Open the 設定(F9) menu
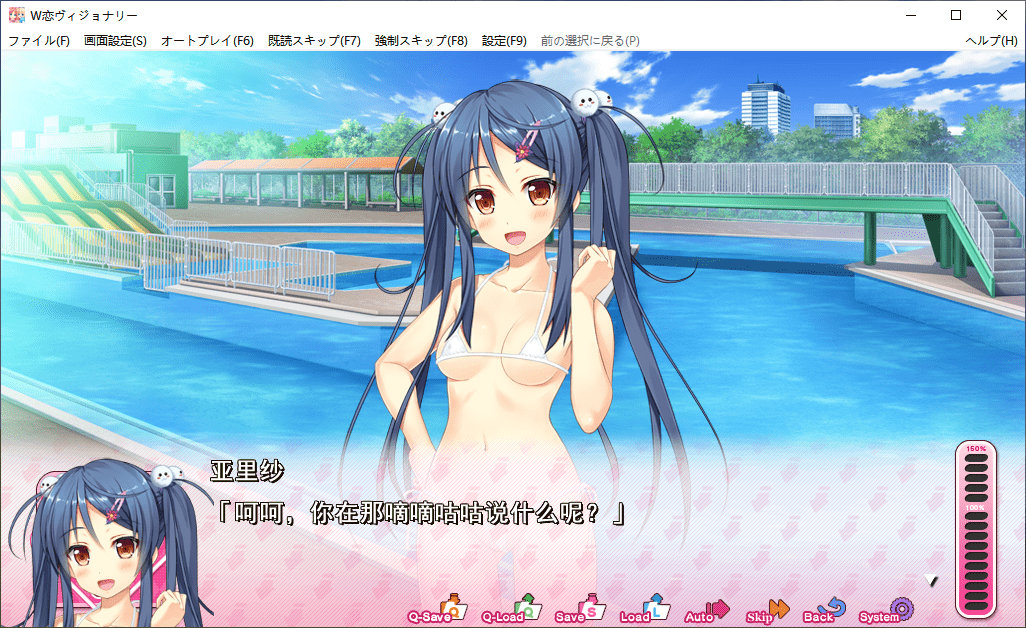1026x628 pixels. pyautogui.click(x=504, y=41)
